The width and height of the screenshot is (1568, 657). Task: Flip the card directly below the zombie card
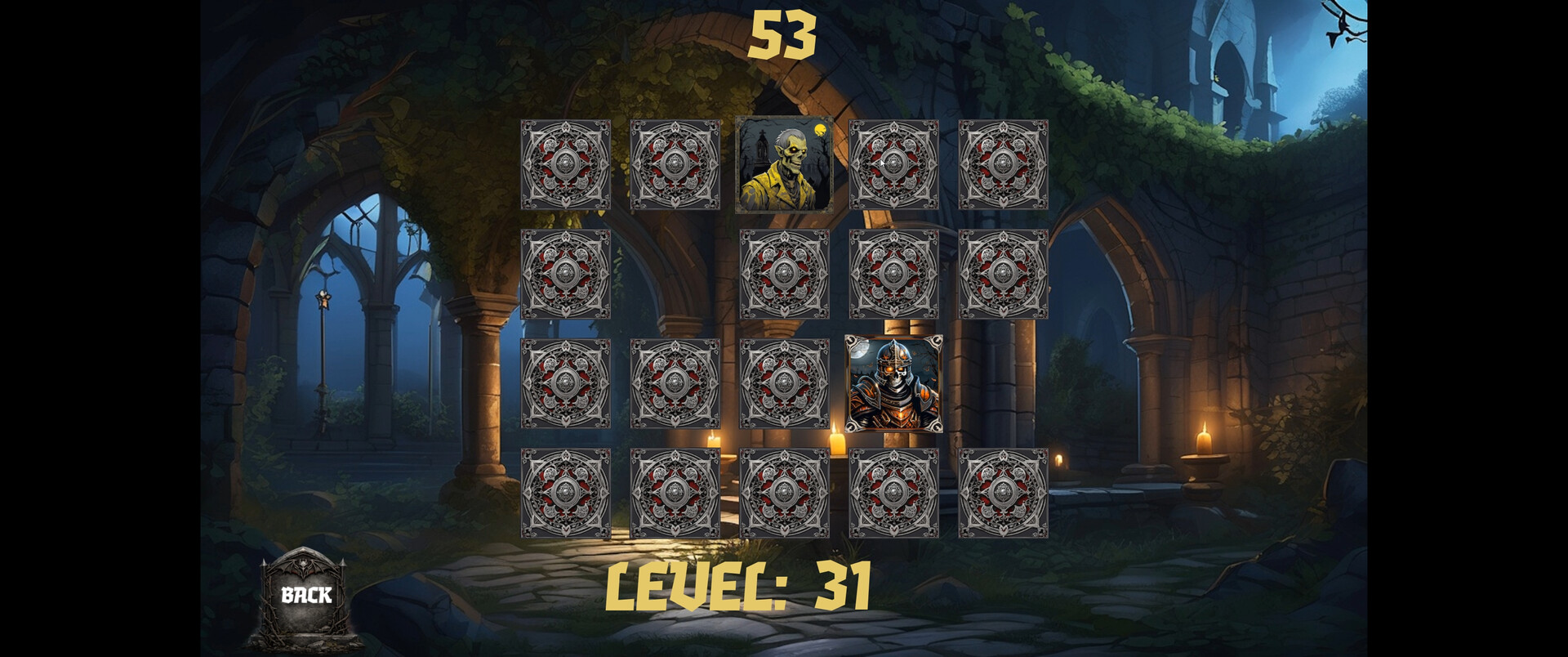click(786, 274)
